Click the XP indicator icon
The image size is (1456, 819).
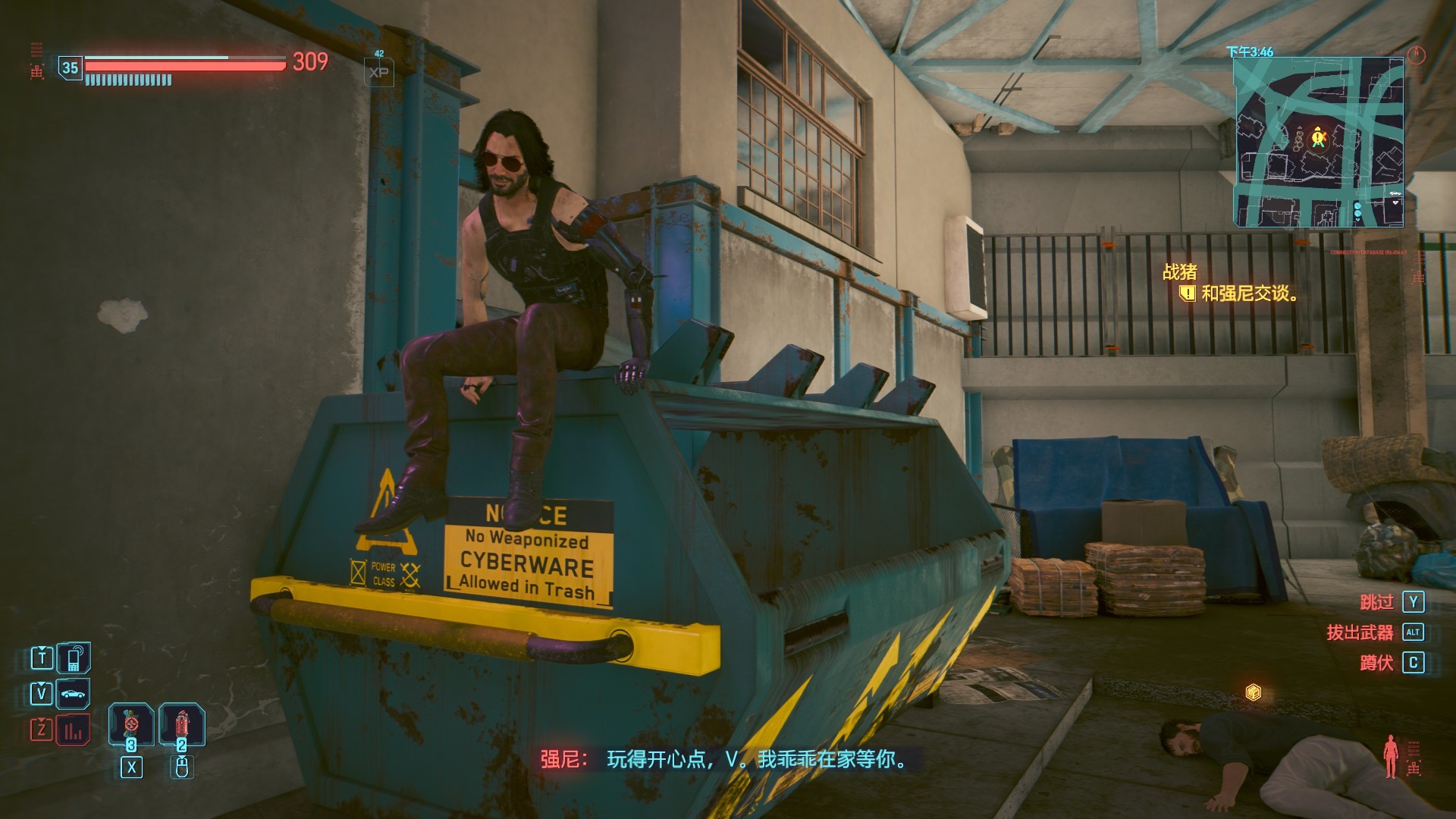pos(379,73)
